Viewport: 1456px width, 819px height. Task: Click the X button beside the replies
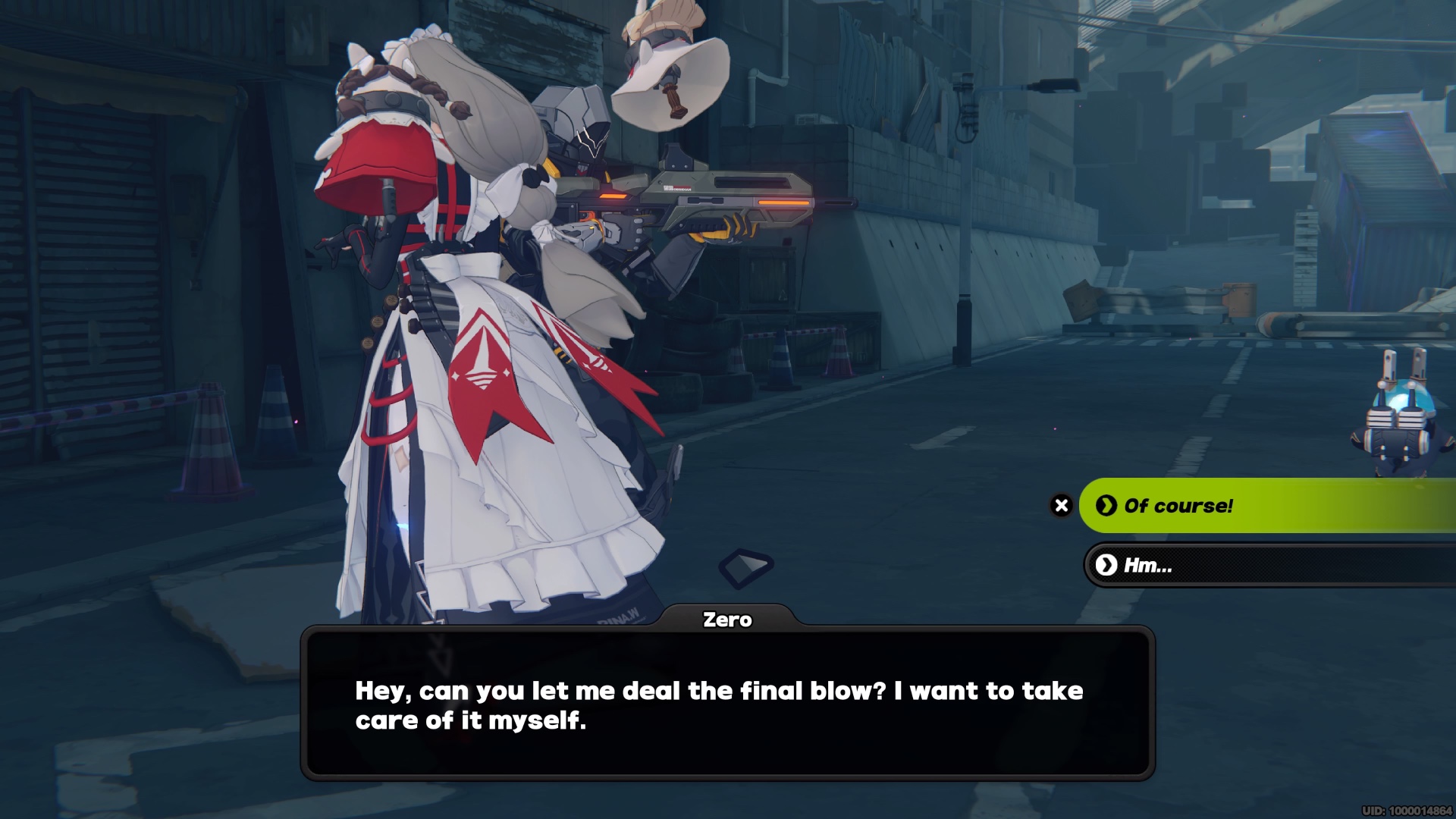[1062, 506]
